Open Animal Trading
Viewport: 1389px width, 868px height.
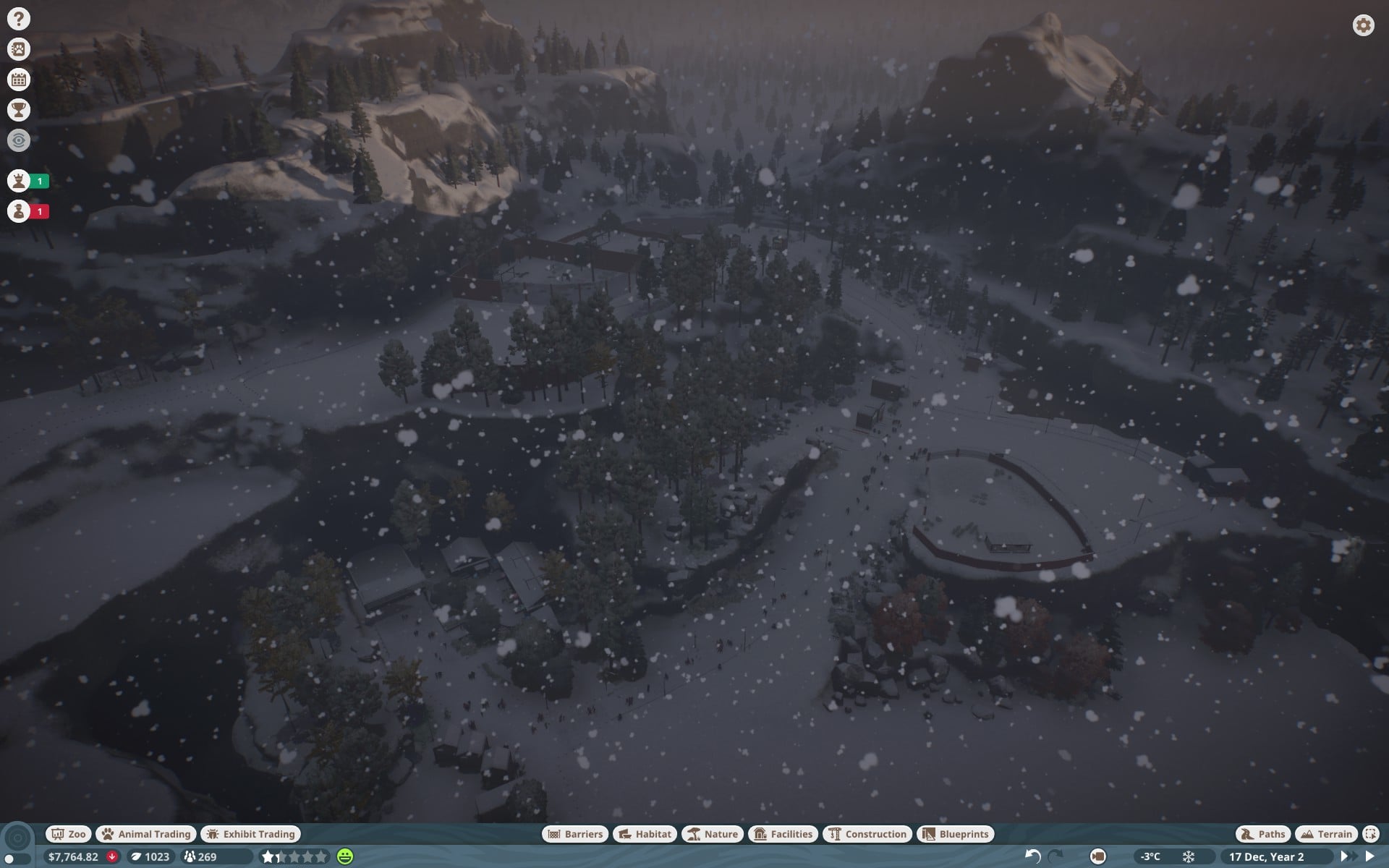(147, 834)
